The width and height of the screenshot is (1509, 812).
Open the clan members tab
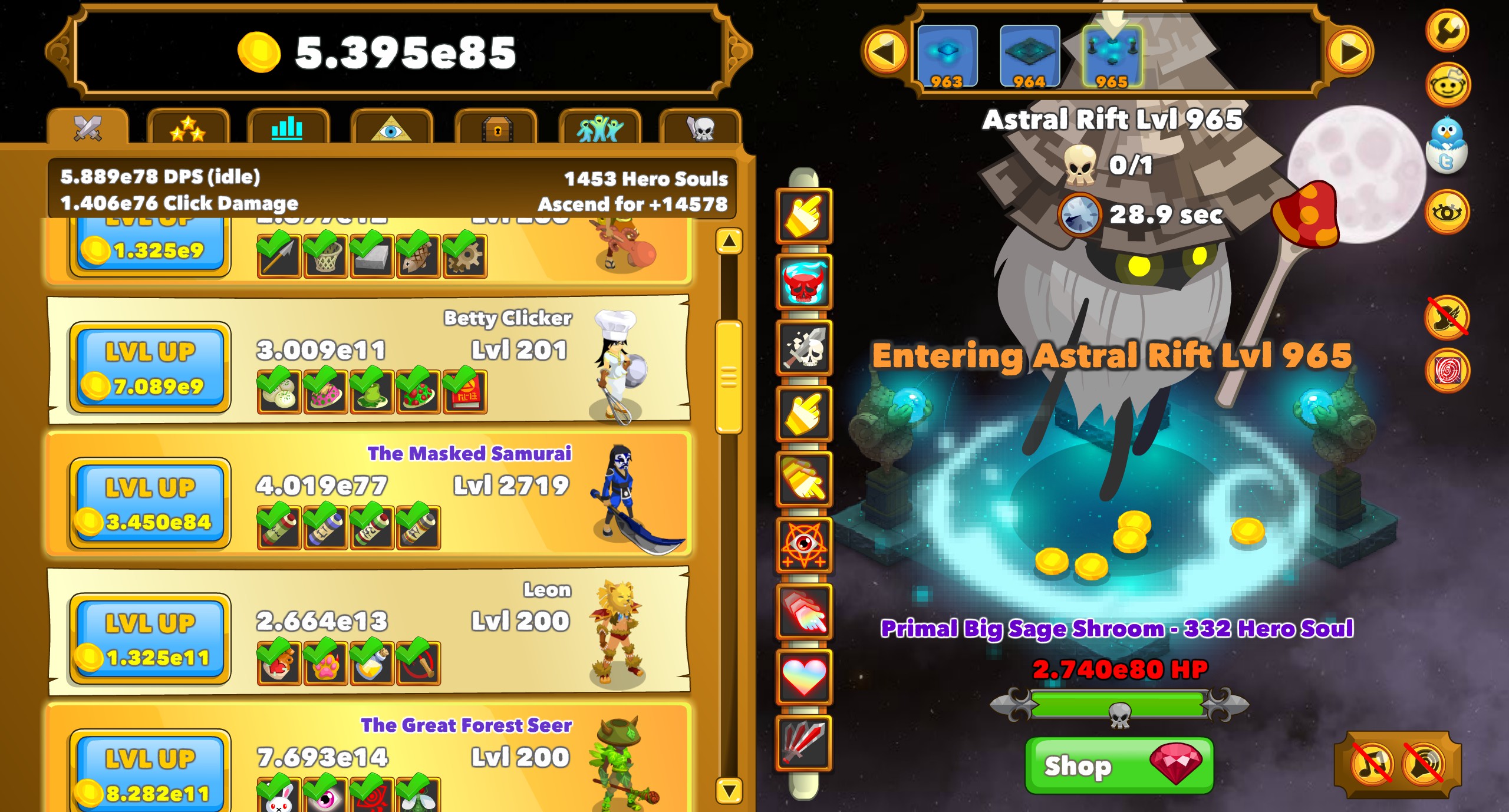(599, 127)
